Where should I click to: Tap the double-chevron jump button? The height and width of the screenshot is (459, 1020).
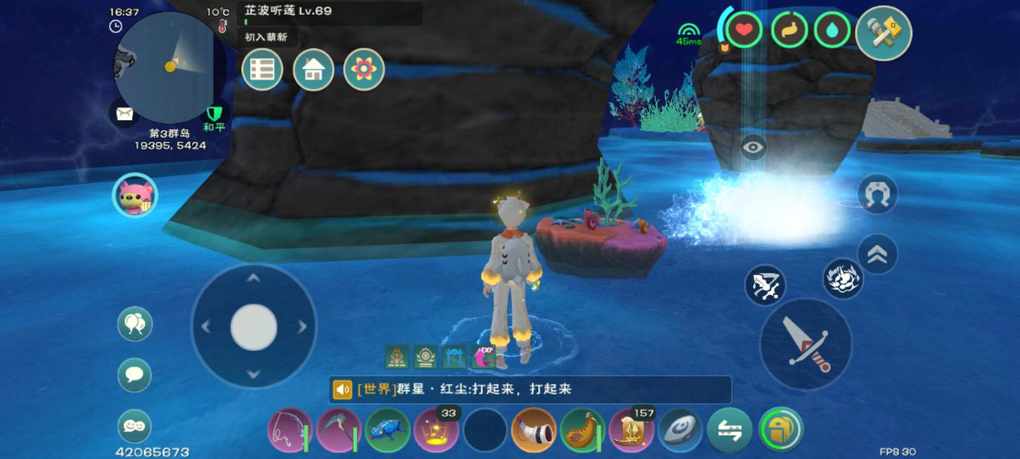point(877,254)
